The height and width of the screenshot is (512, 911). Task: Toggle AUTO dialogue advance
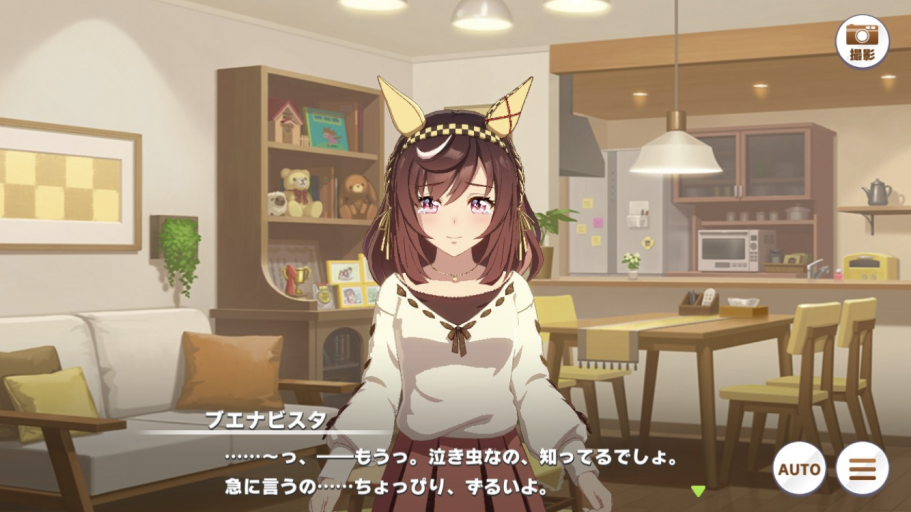pyautogui.click(x=799, y=467)
